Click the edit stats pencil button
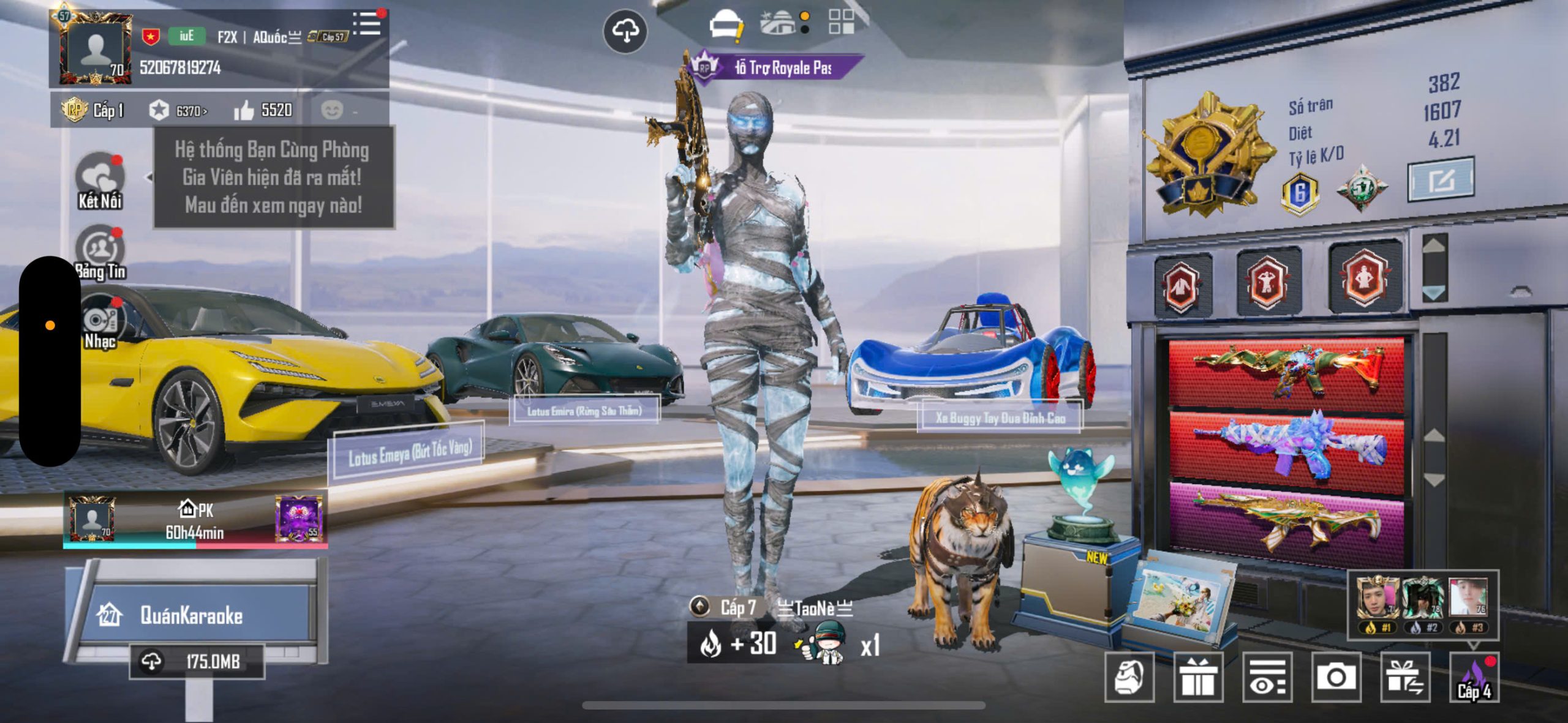1568x723 pixels. 1441,180
